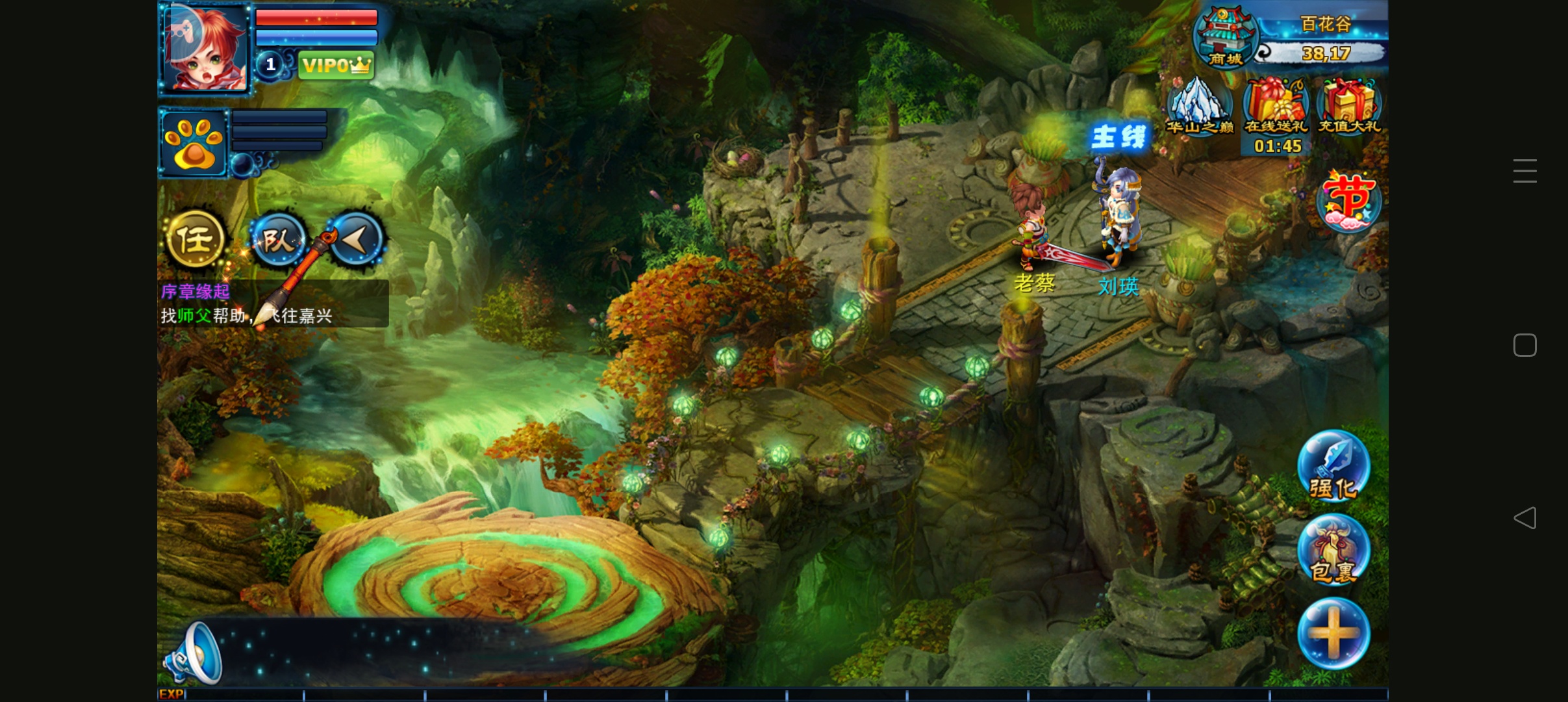Open the speaker horn chat announcement
1568x702 pixels.
point(194,653)
